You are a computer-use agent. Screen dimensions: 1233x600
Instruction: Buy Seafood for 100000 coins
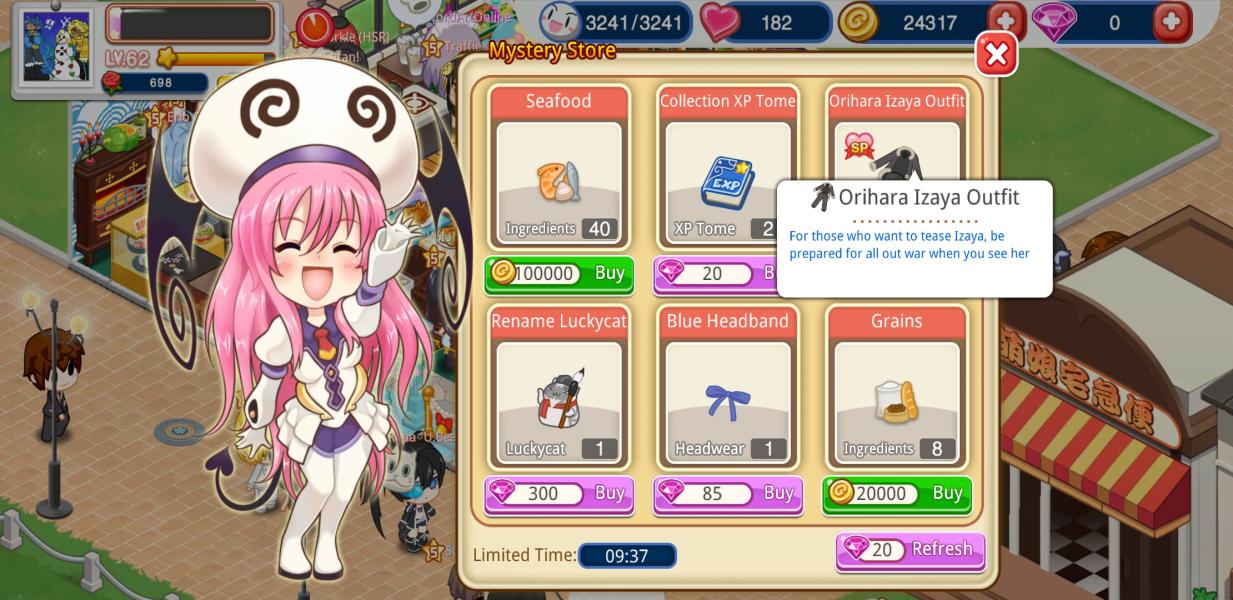[x=559, y=274]
